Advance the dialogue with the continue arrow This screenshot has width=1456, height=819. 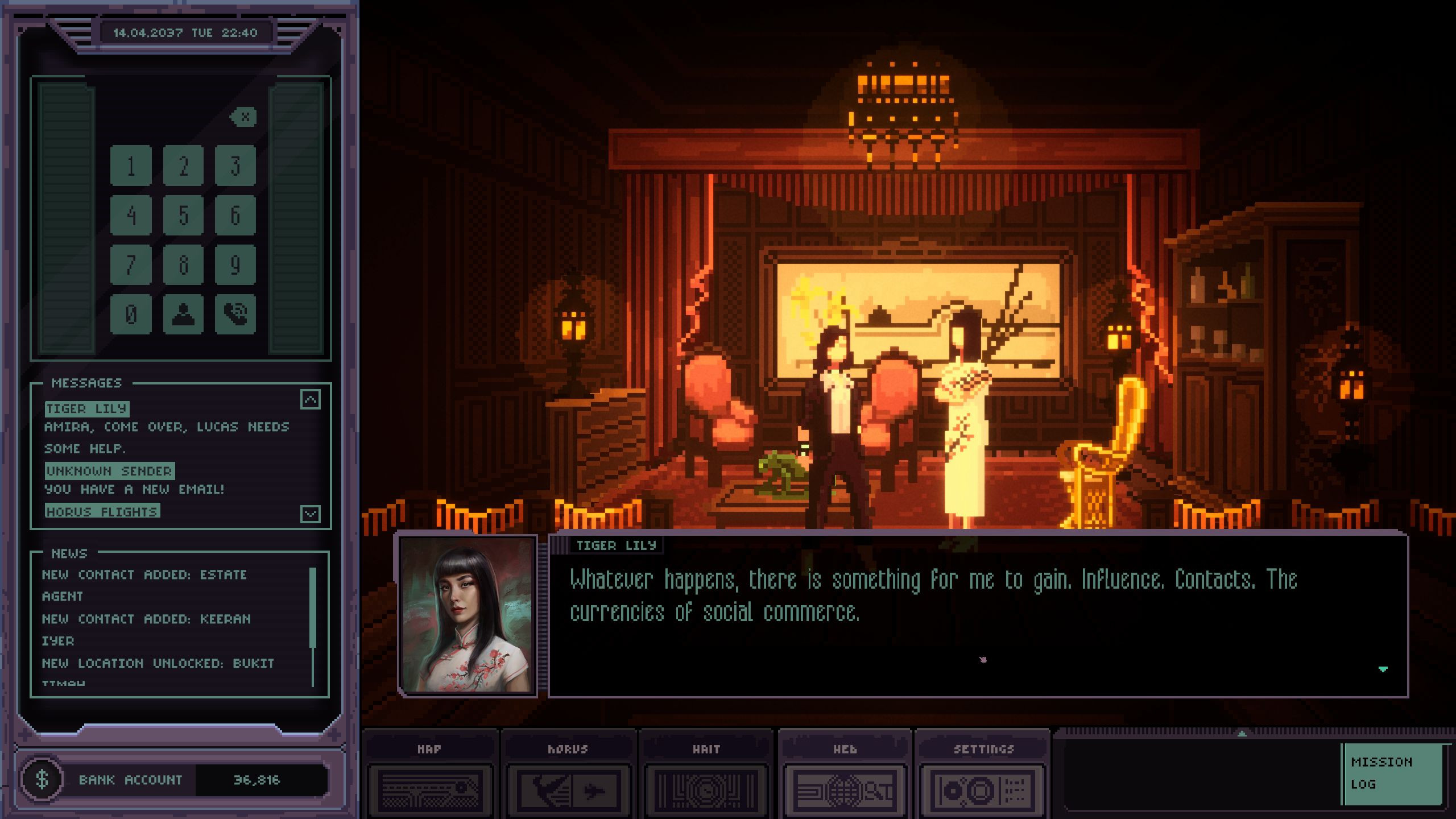(1383, 669)
